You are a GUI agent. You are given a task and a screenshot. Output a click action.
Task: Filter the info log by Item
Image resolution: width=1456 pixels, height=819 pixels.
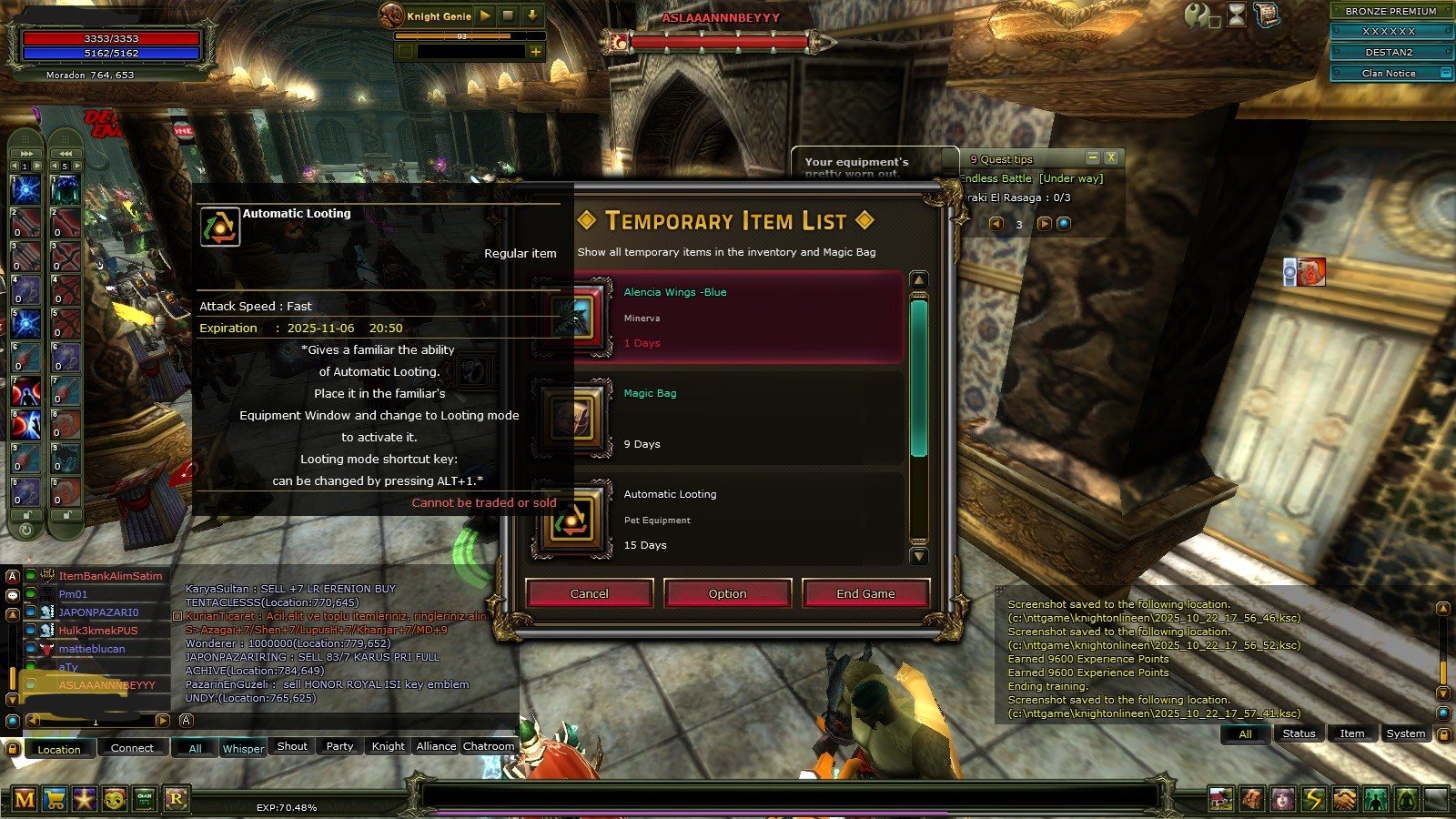(1351, 733)
